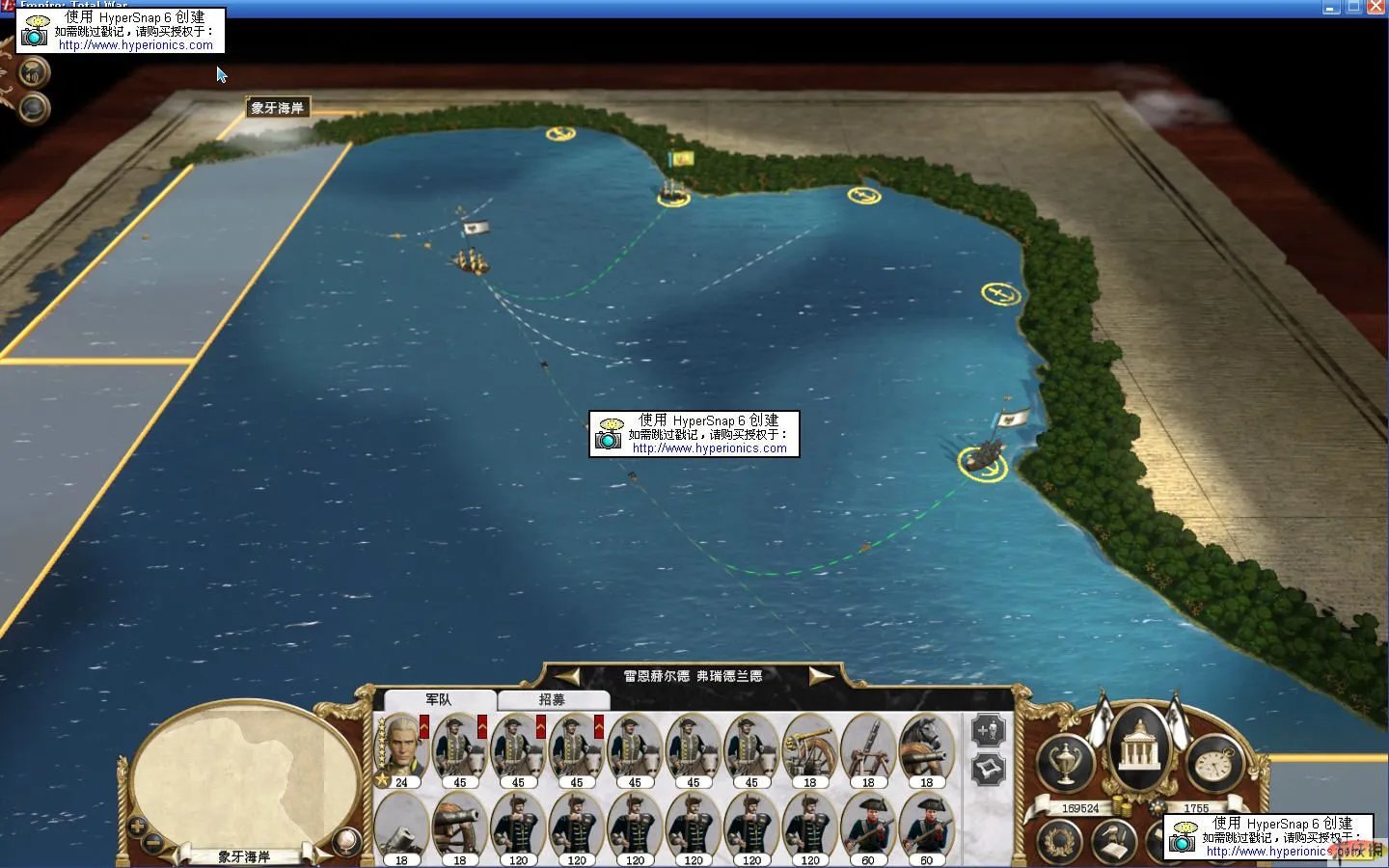This screenshot has height=868, width=1389.
Task: Open the 招募 recruitment tab
Action: 552,699
